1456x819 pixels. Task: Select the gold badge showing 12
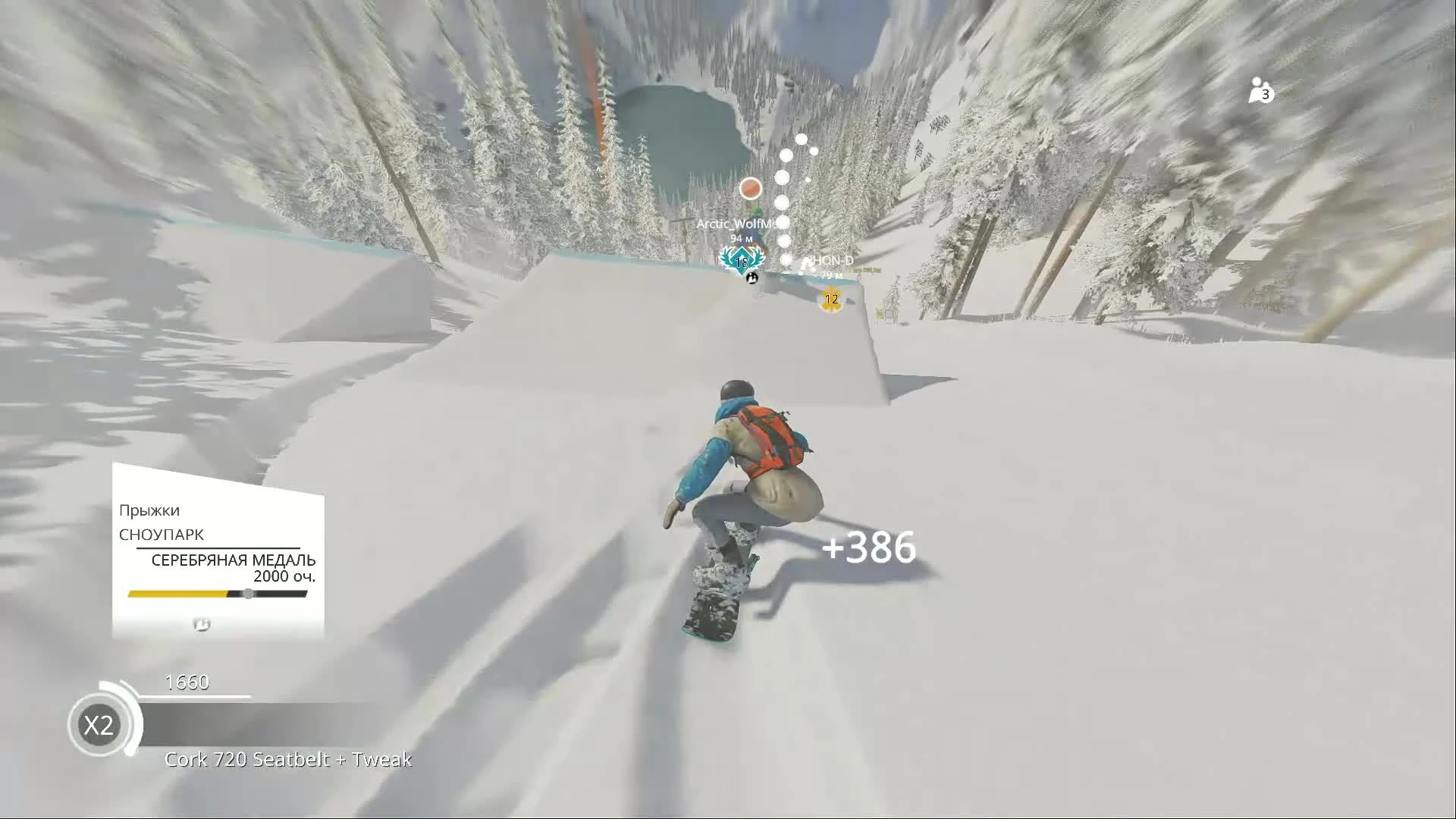click(x=831, y=300)
